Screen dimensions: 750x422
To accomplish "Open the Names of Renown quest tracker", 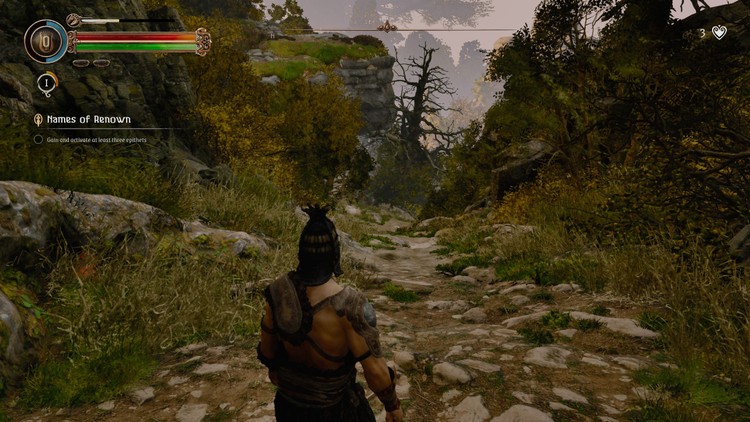I will point(87,119).
